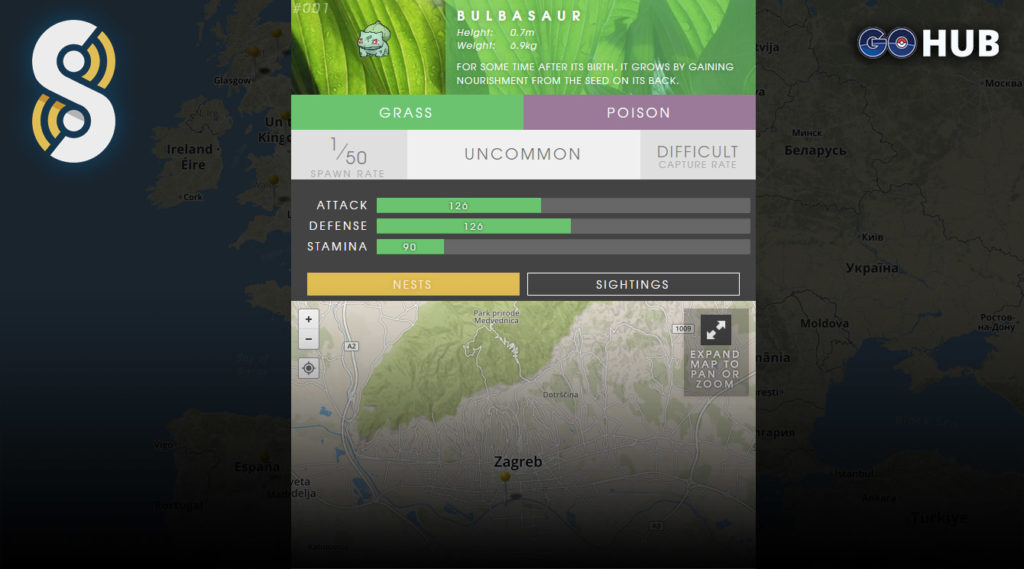
Task: Locate my position on the map
Action: 308,368
